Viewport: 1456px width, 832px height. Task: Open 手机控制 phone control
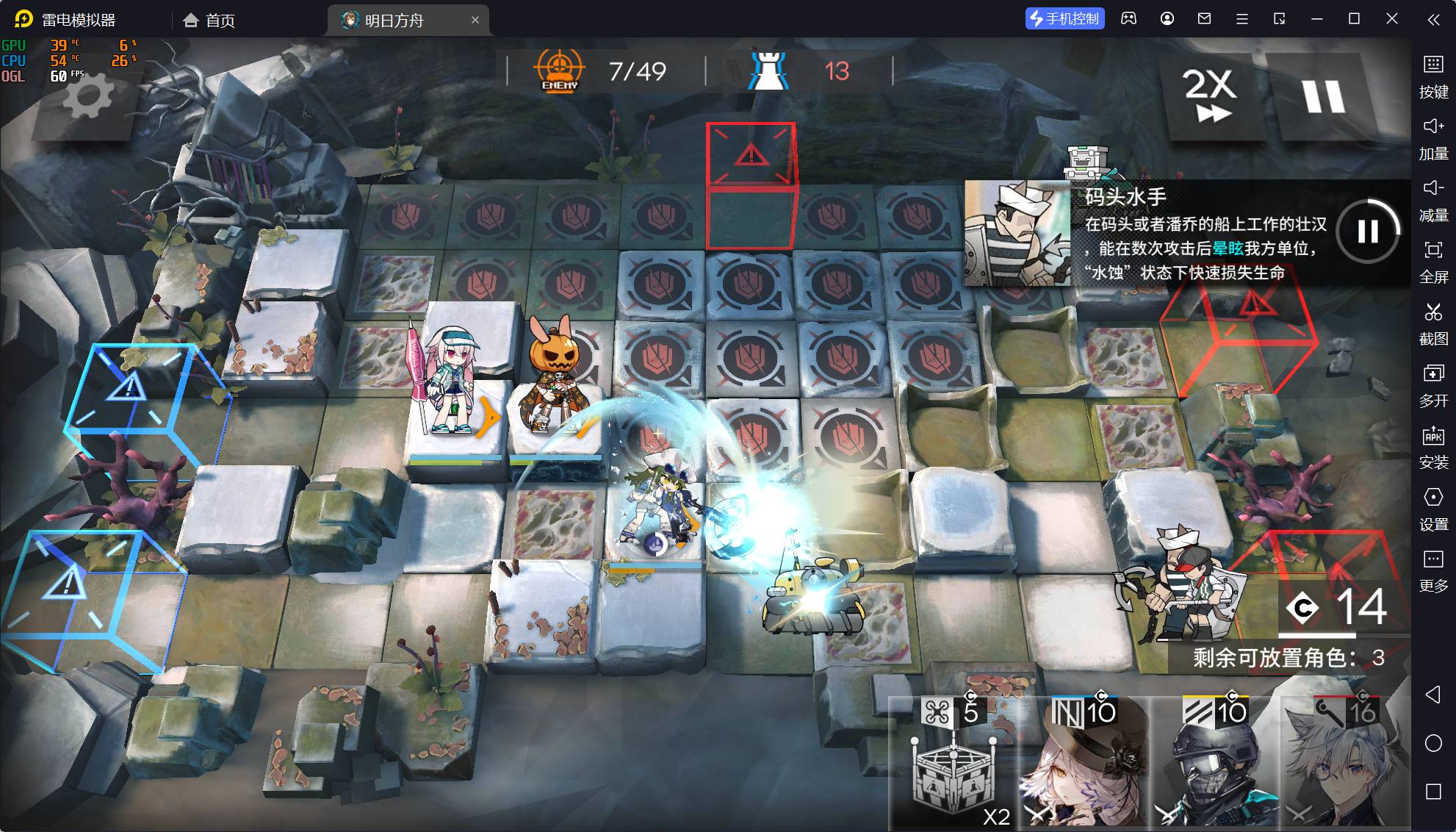[1064, 19]
